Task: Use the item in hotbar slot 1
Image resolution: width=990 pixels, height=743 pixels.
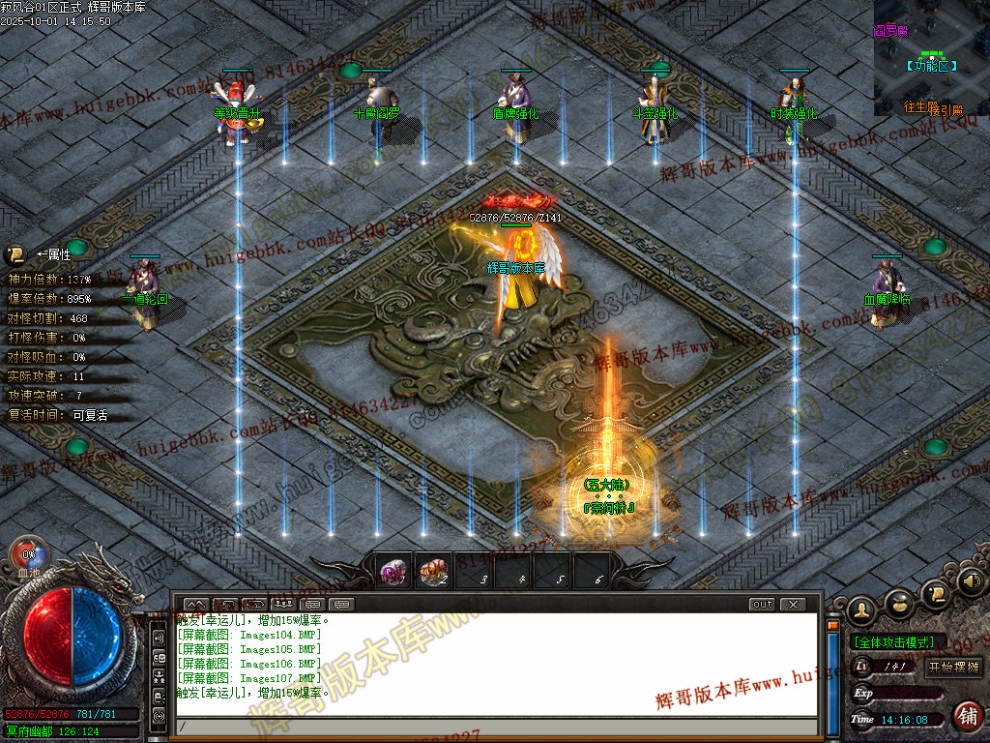Action: (393, 572)
